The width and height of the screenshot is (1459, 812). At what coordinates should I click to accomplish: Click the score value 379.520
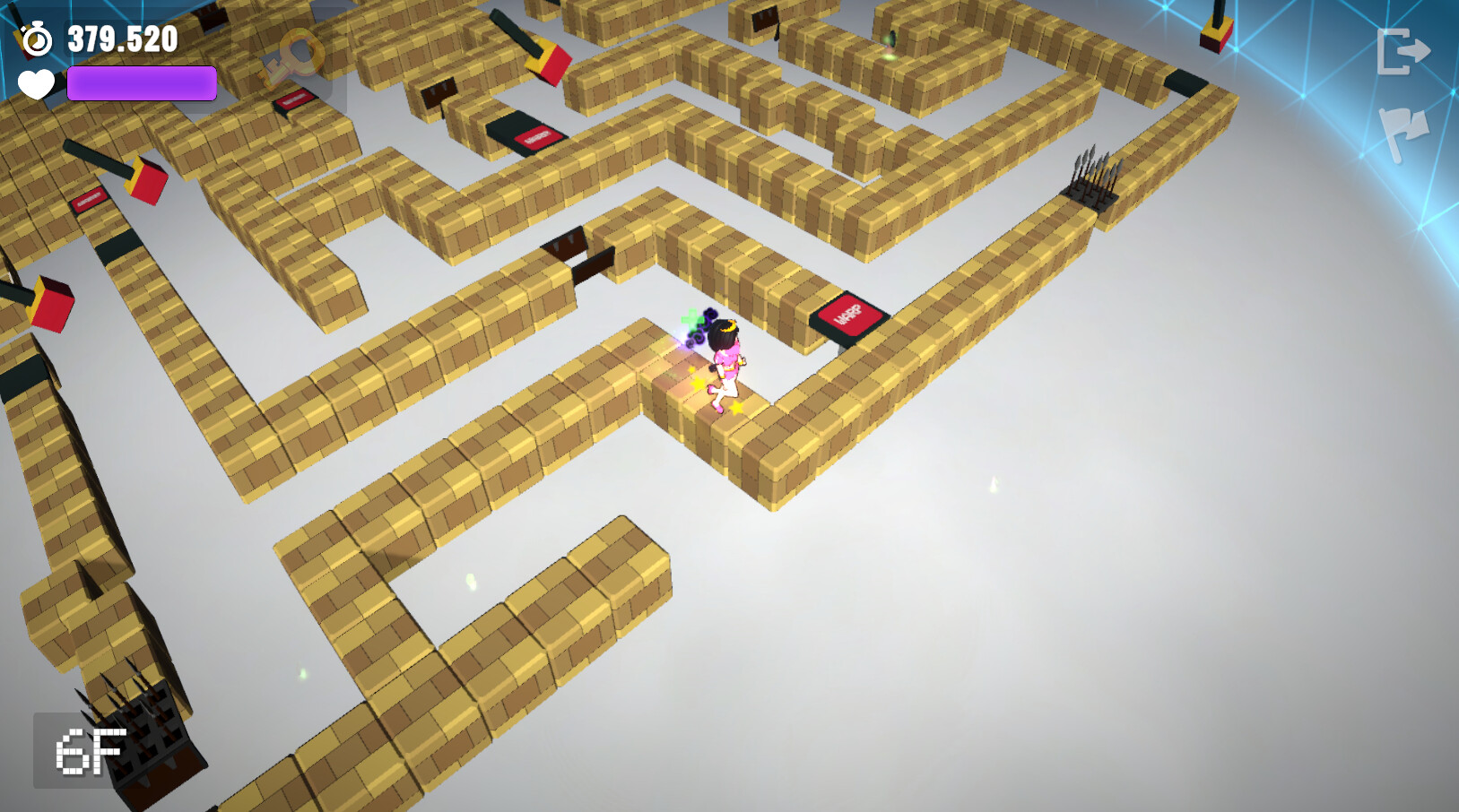click(x=121, y=39)
